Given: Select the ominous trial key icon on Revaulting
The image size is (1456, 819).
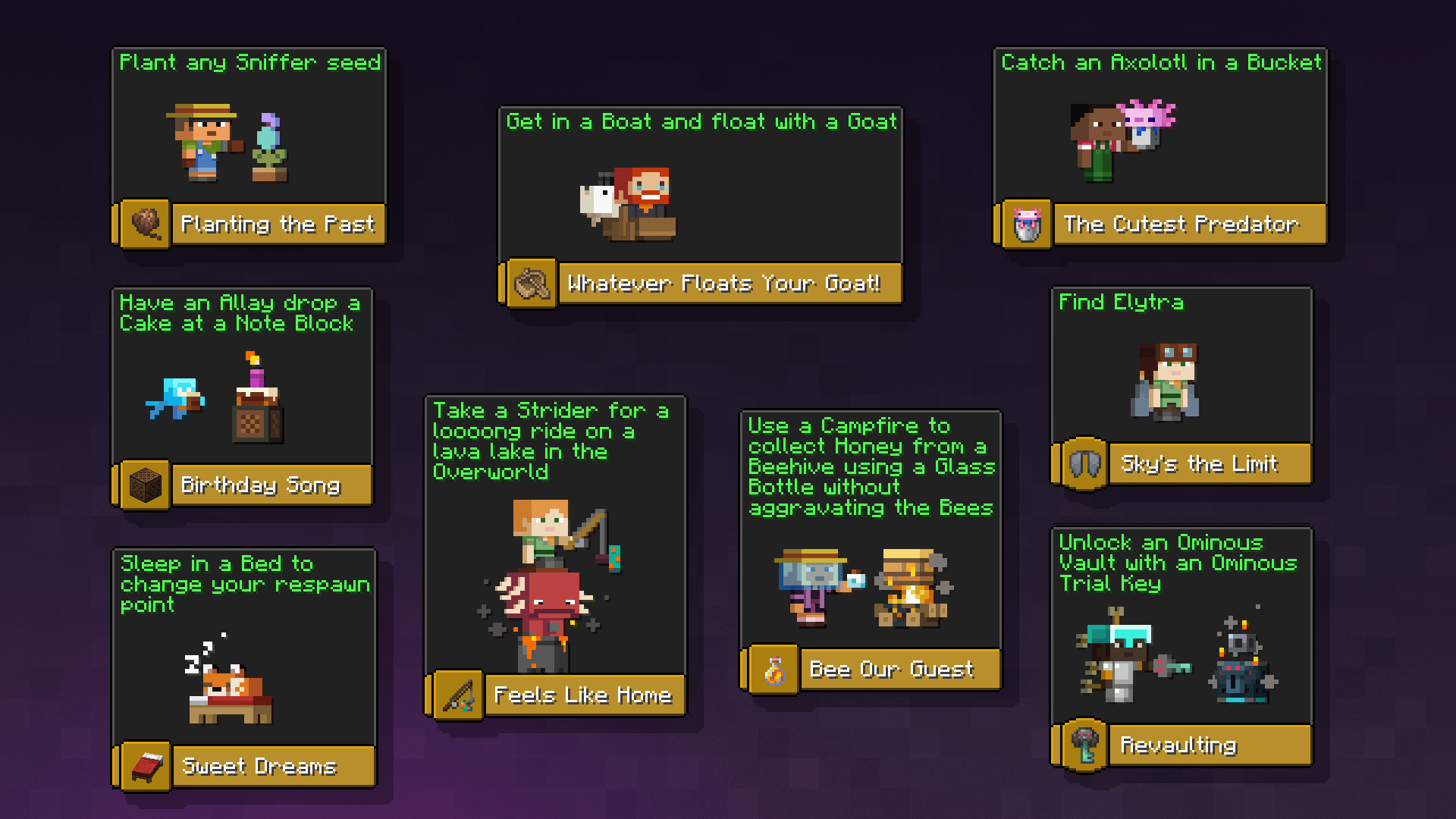Looking at the screenshot, I should click(x=1086, y=745).
